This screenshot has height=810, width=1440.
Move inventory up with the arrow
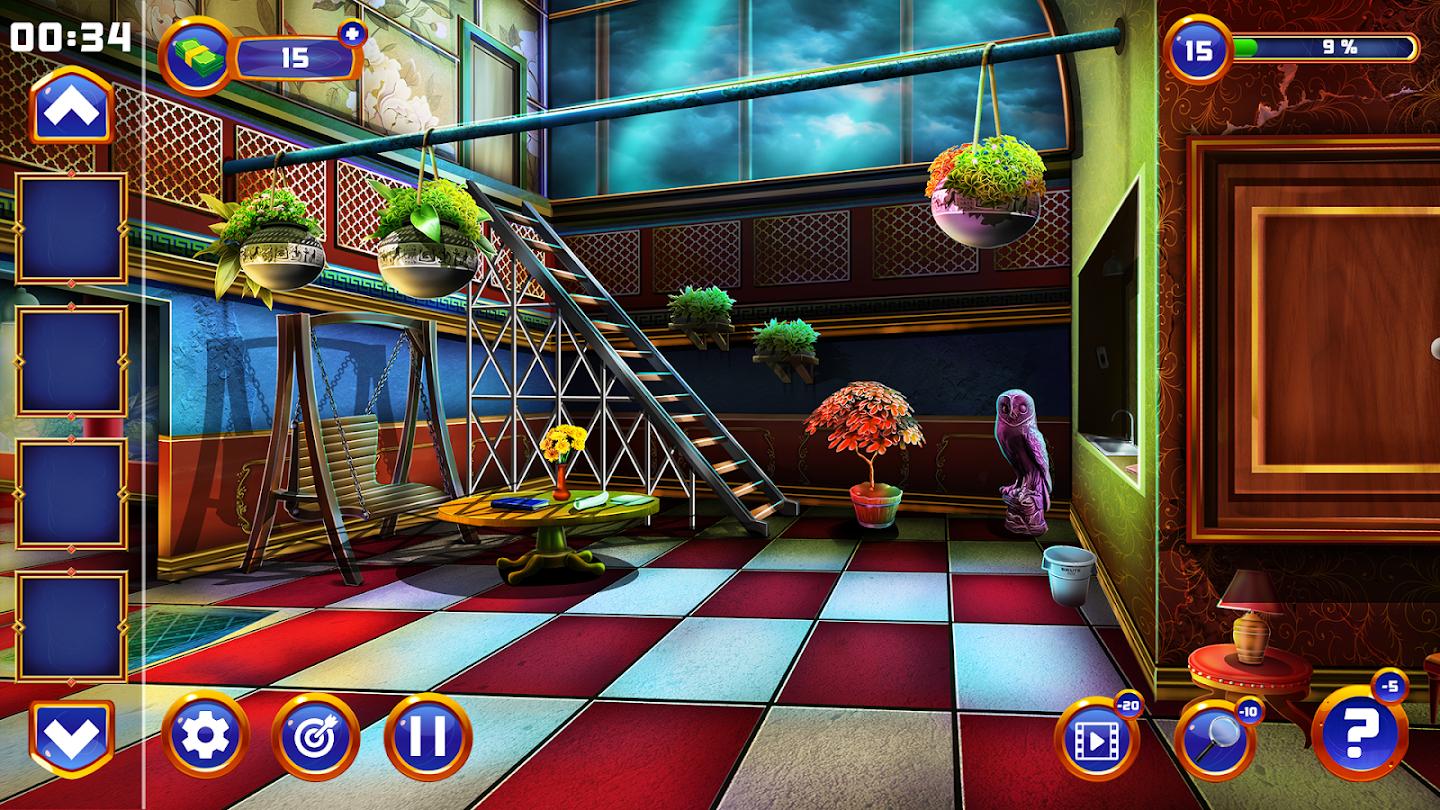[x=71, y=106]
